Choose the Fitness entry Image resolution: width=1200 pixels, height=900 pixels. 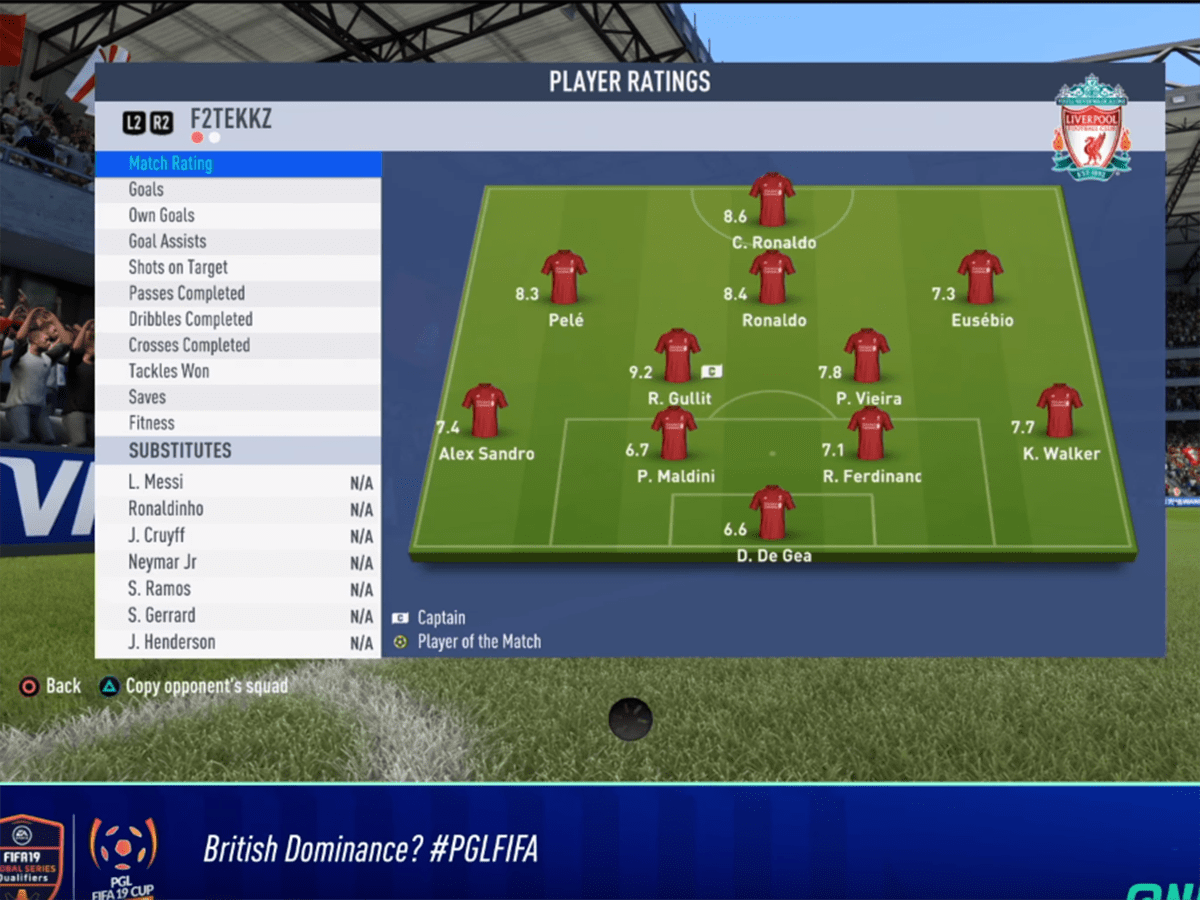[x=237, y=424]
